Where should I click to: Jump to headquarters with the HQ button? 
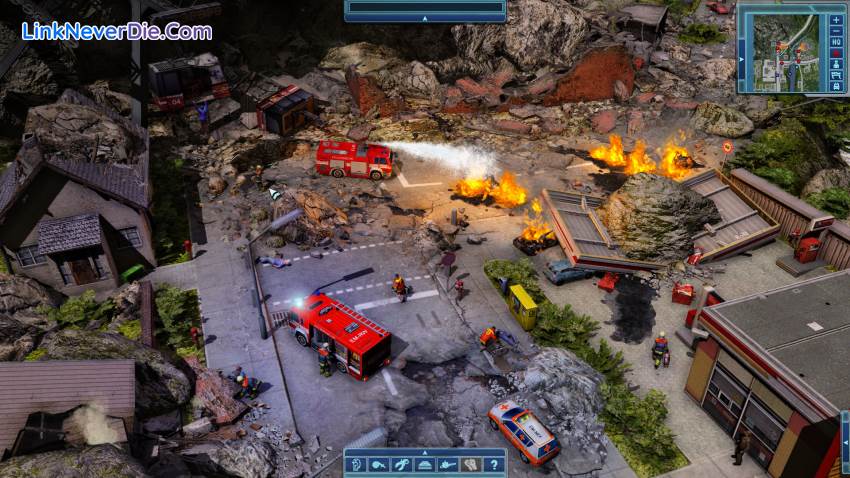pyautogui.click(x=836, y=43)
